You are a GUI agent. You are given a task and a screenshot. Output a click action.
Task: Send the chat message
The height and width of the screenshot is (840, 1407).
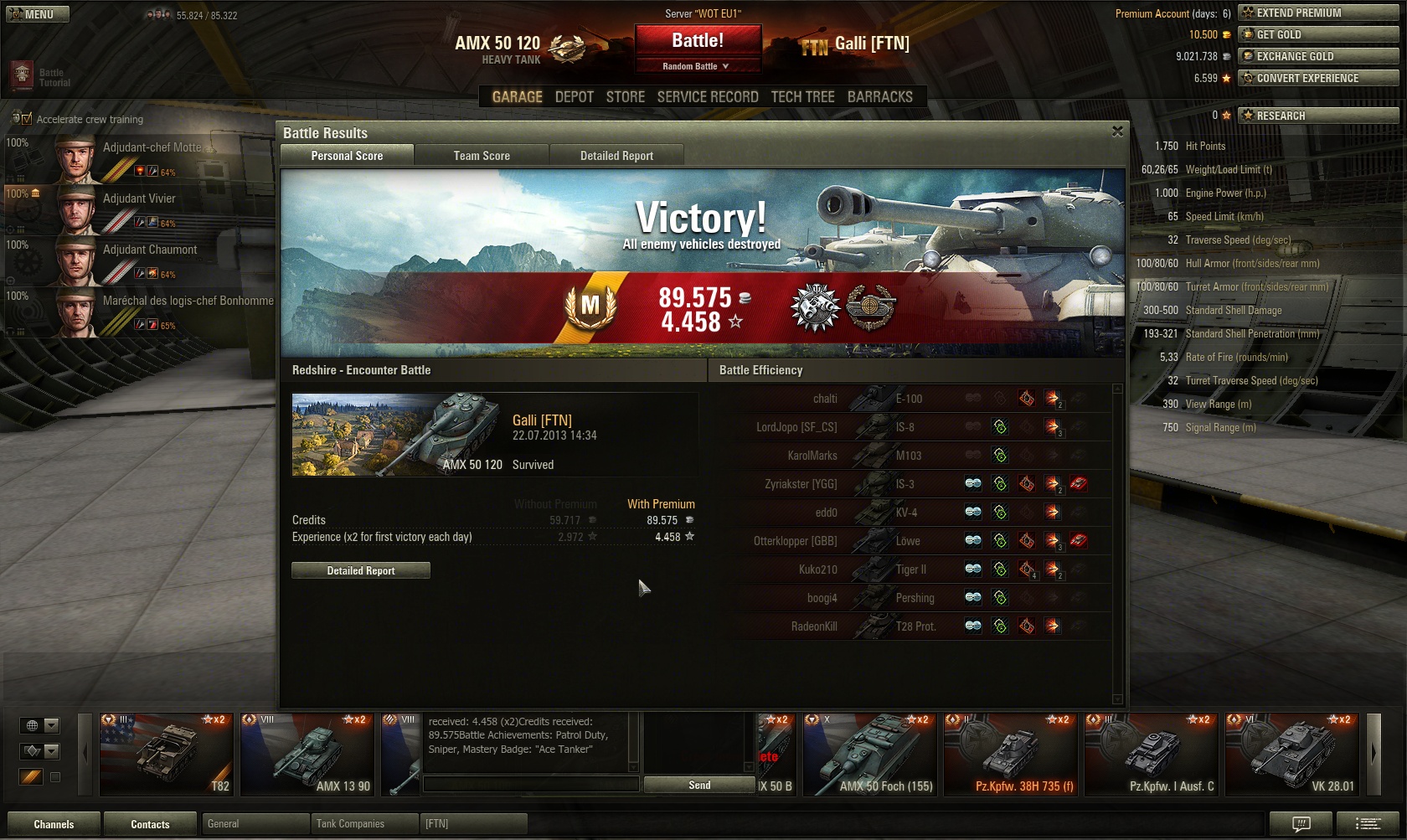pyautogui.click(x=699, y=785)
